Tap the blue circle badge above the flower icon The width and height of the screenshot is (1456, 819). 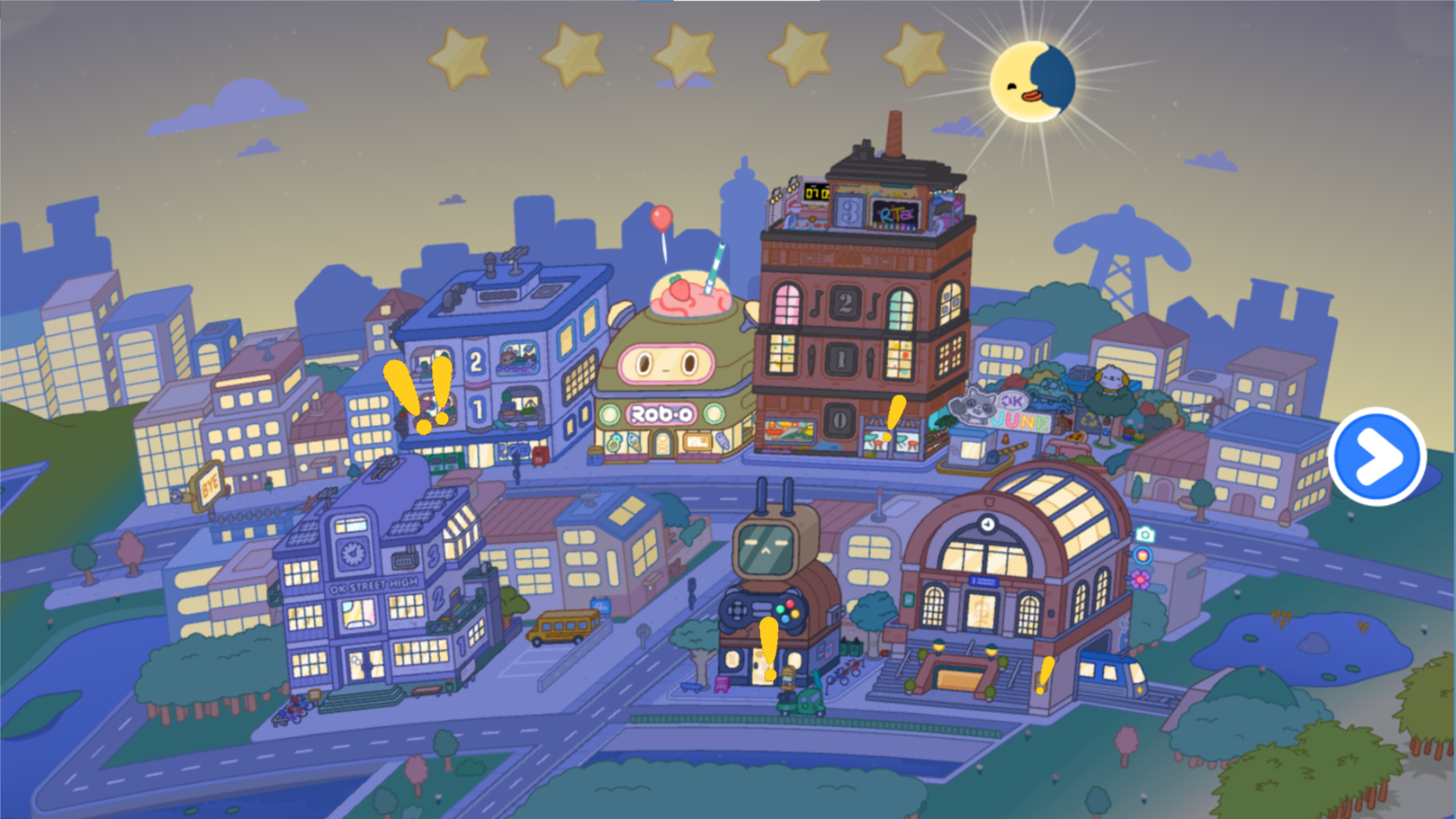pos(1142,555)
